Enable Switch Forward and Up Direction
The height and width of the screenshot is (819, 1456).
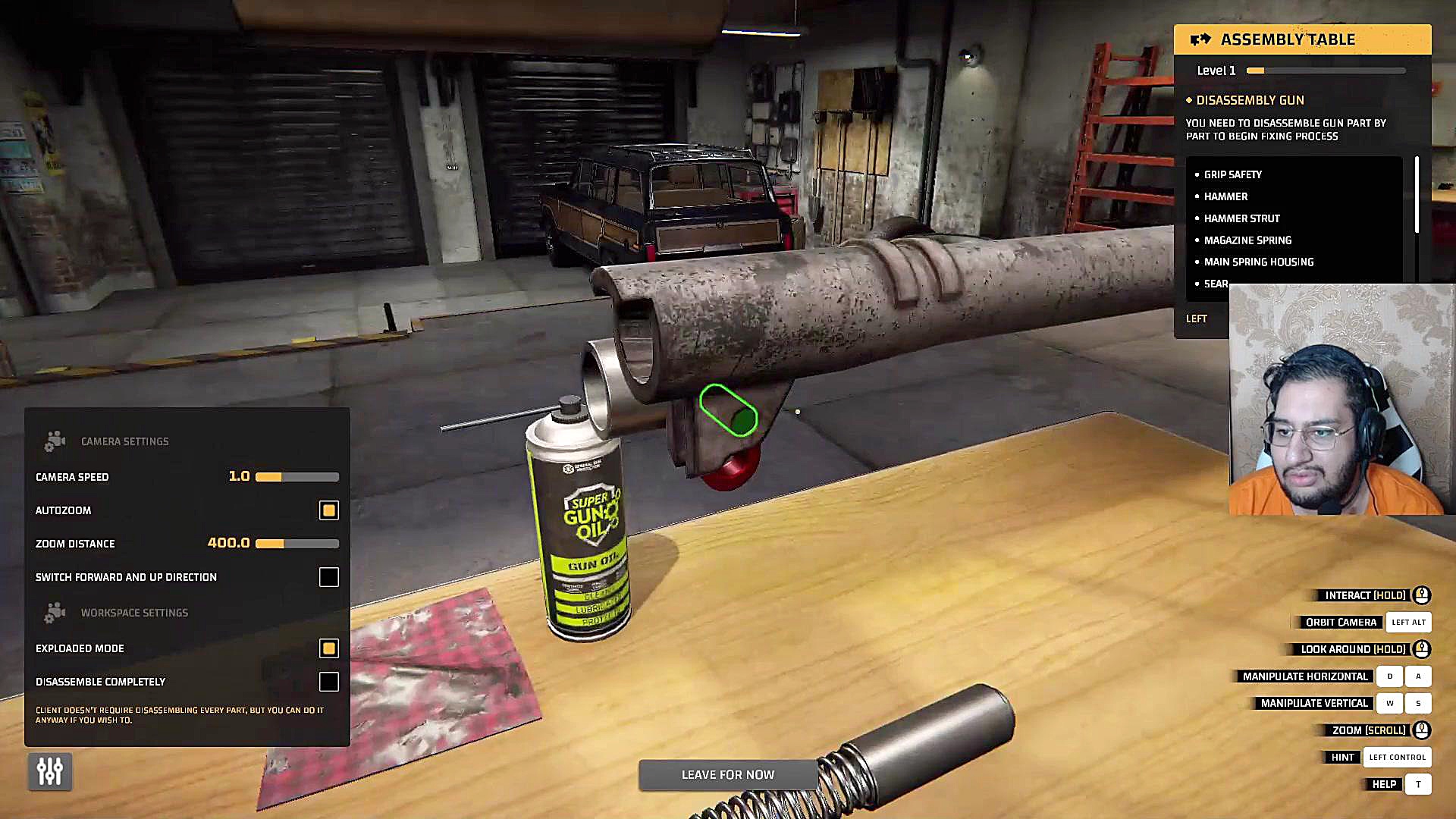pos(328,577)
